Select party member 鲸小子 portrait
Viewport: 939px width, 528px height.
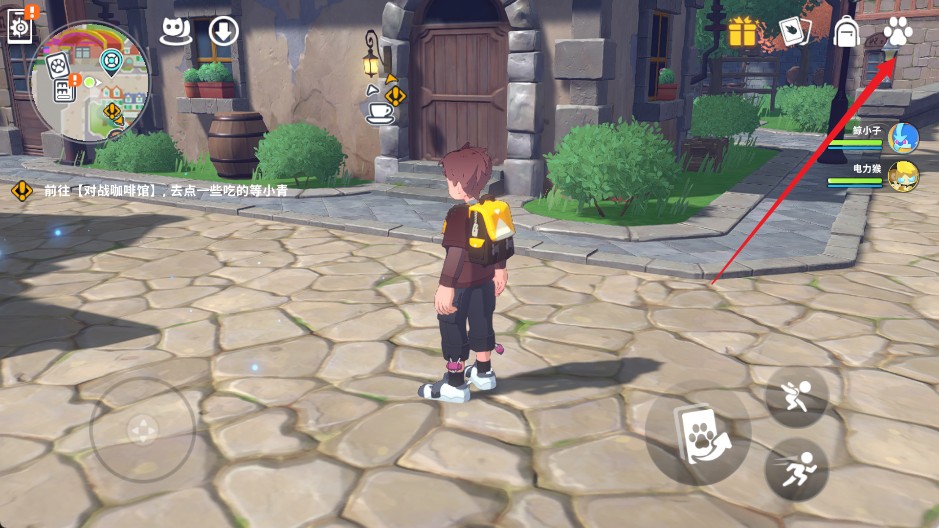pyautogui.click(x=903, y=138)
